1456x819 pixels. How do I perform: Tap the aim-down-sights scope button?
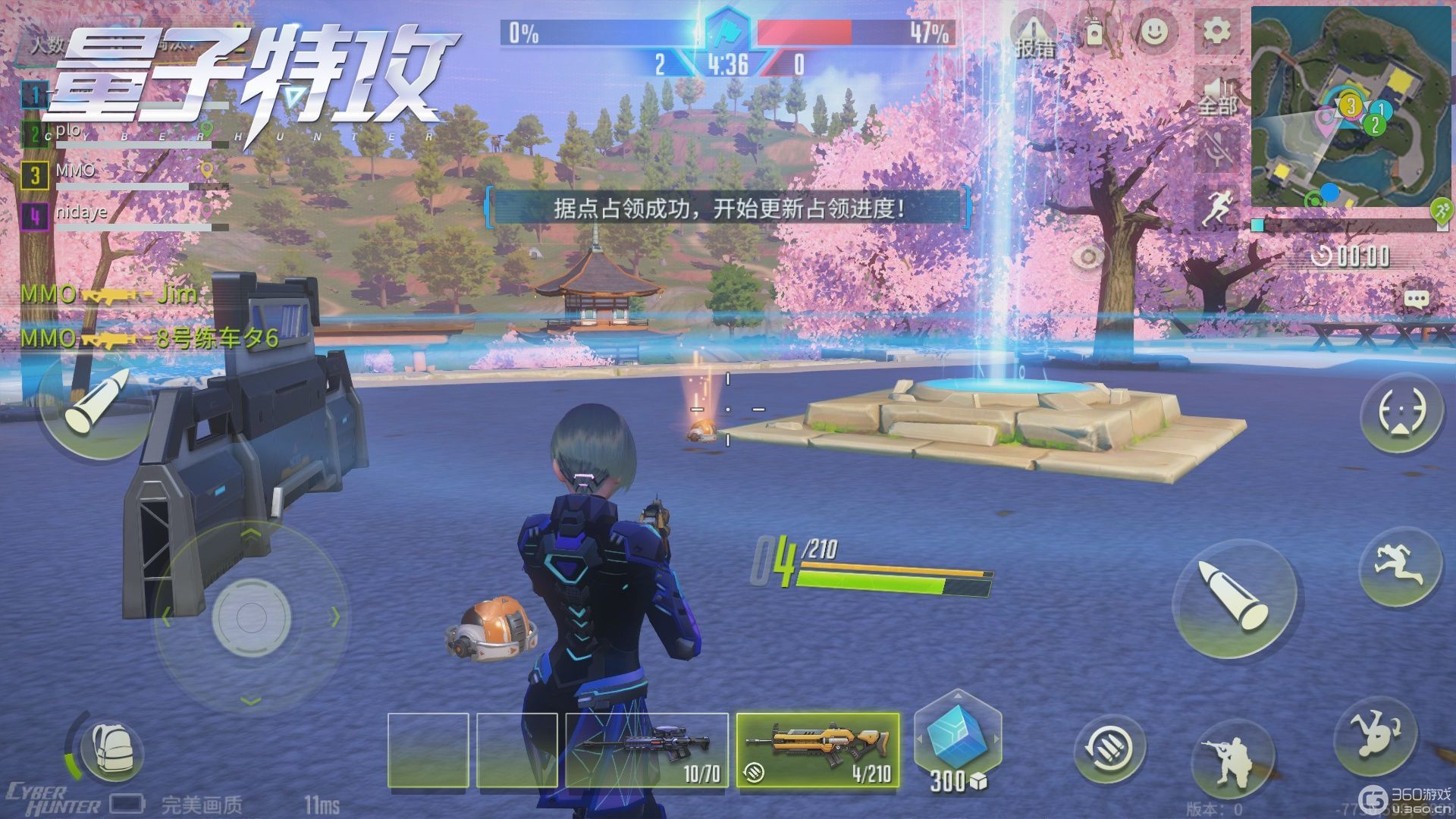1401,413
